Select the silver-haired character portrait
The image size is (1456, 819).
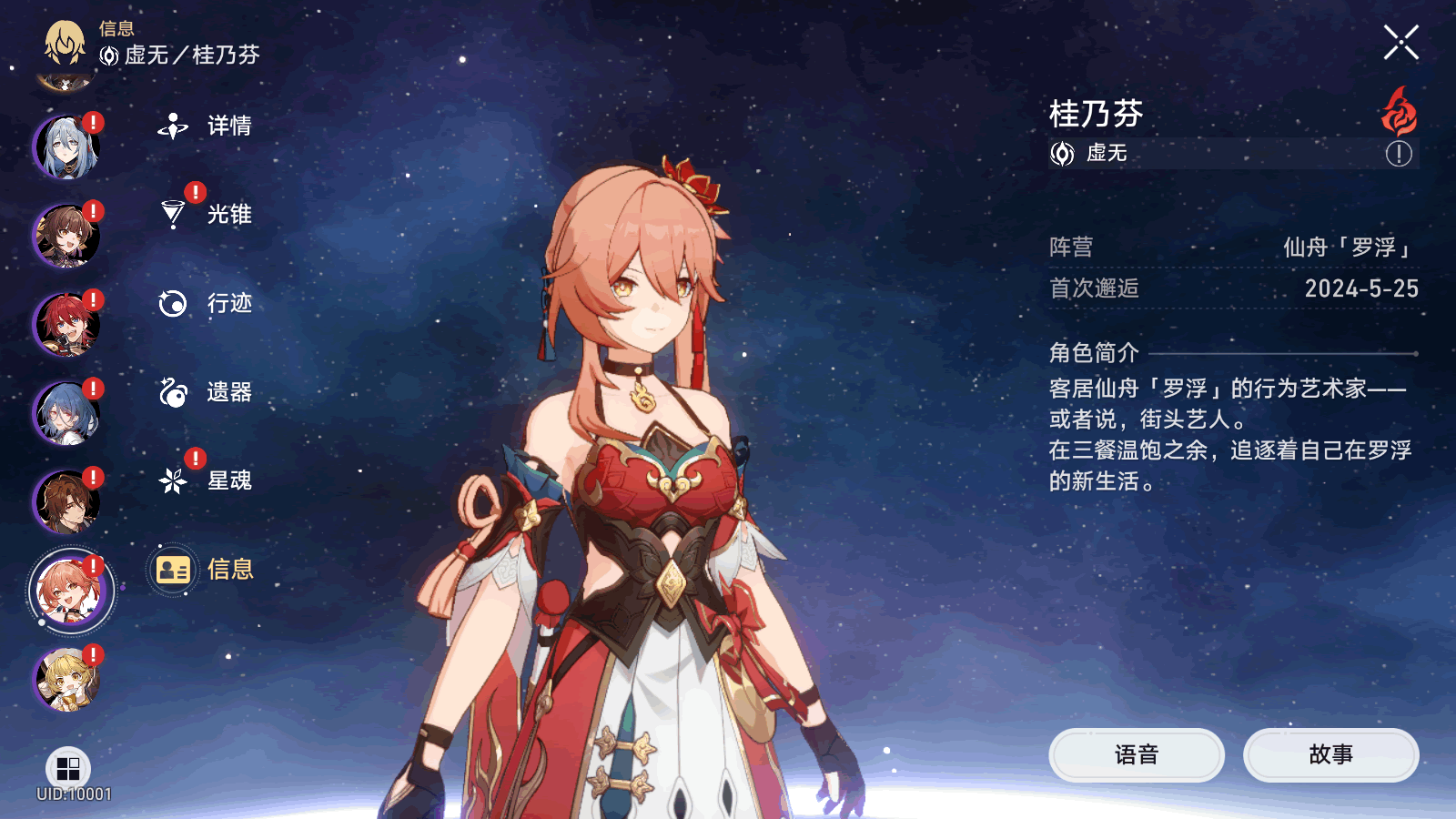tap(66, 147)
